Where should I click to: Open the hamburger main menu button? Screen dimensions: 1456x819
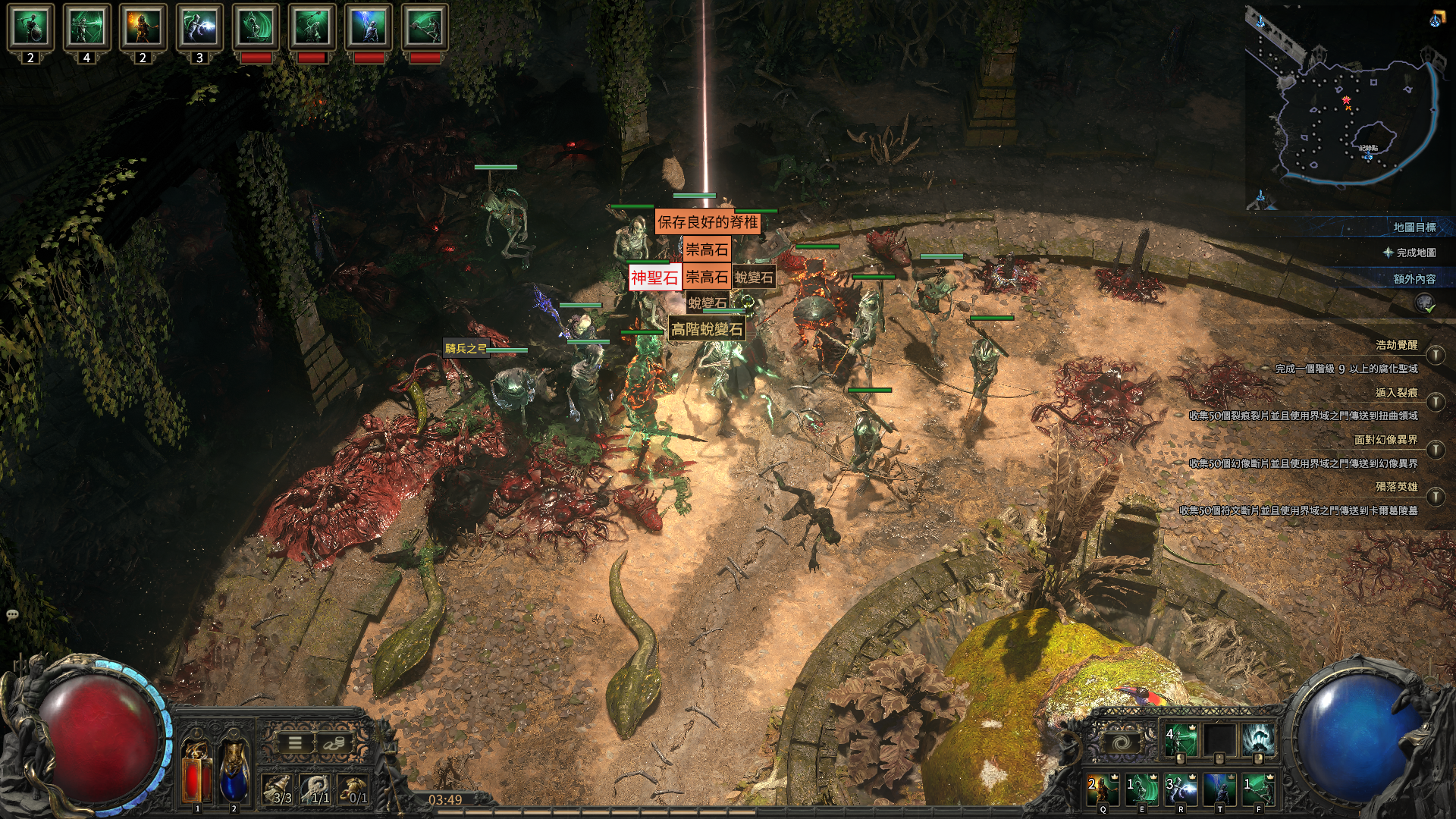(x=295, y=743)
